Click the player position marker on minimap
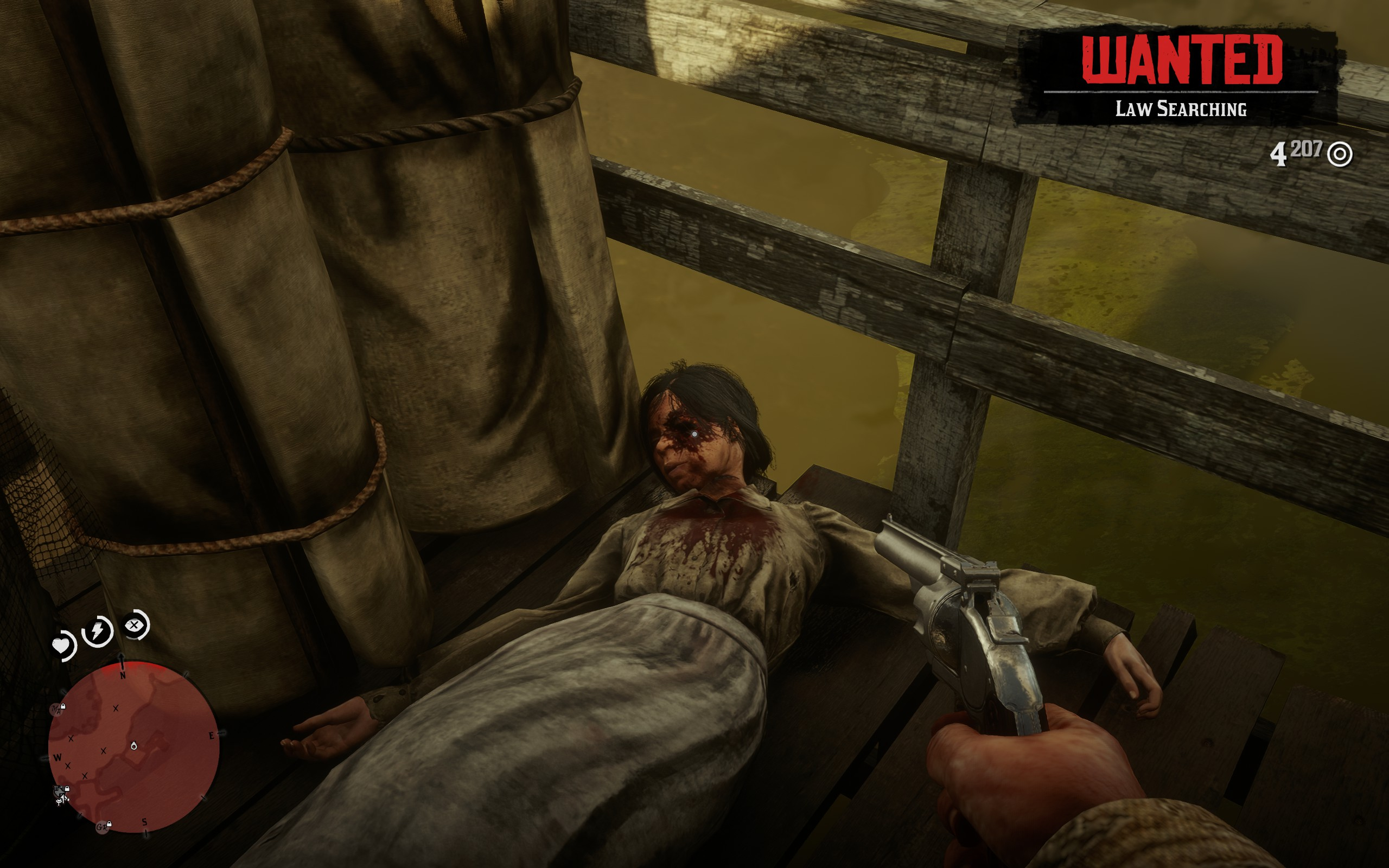 pos(133,746)
